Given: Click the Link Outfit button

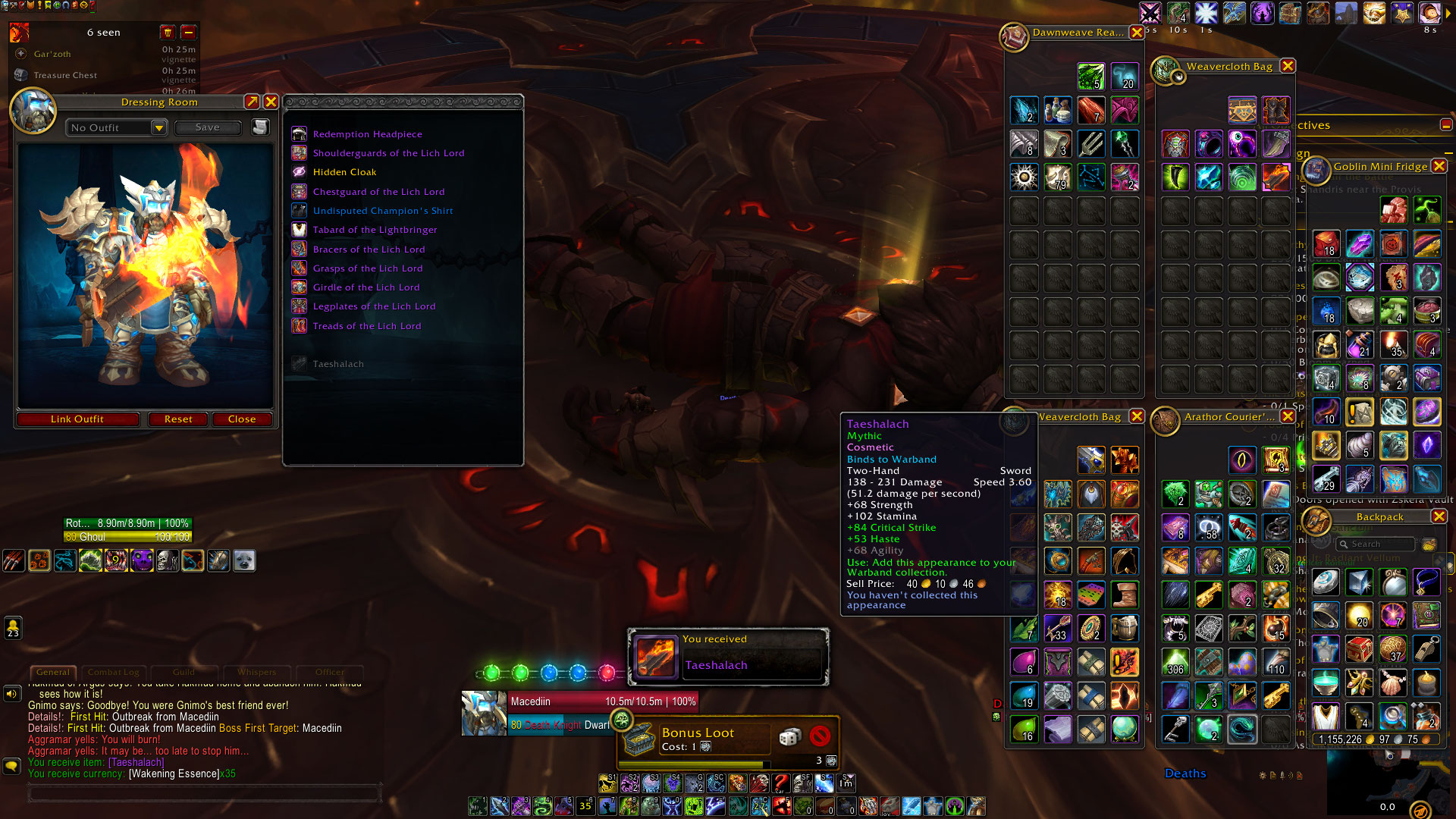Looking at the screenshot, I should (x=77, y=419).
